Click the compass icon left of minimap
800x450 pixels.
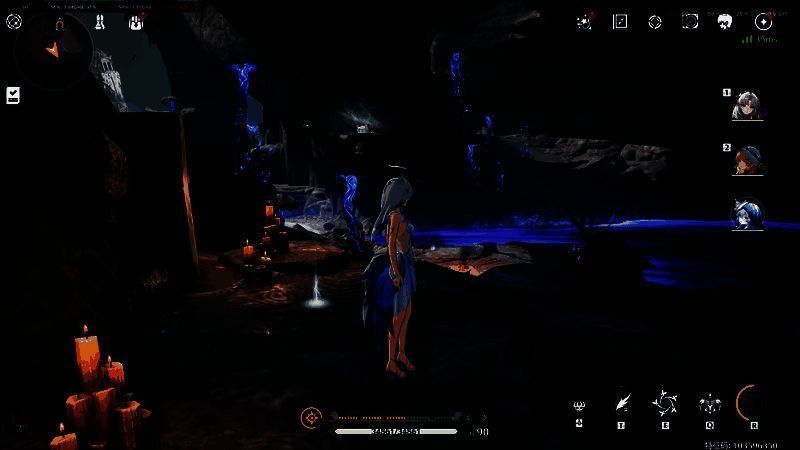click(x=14, y=21)
